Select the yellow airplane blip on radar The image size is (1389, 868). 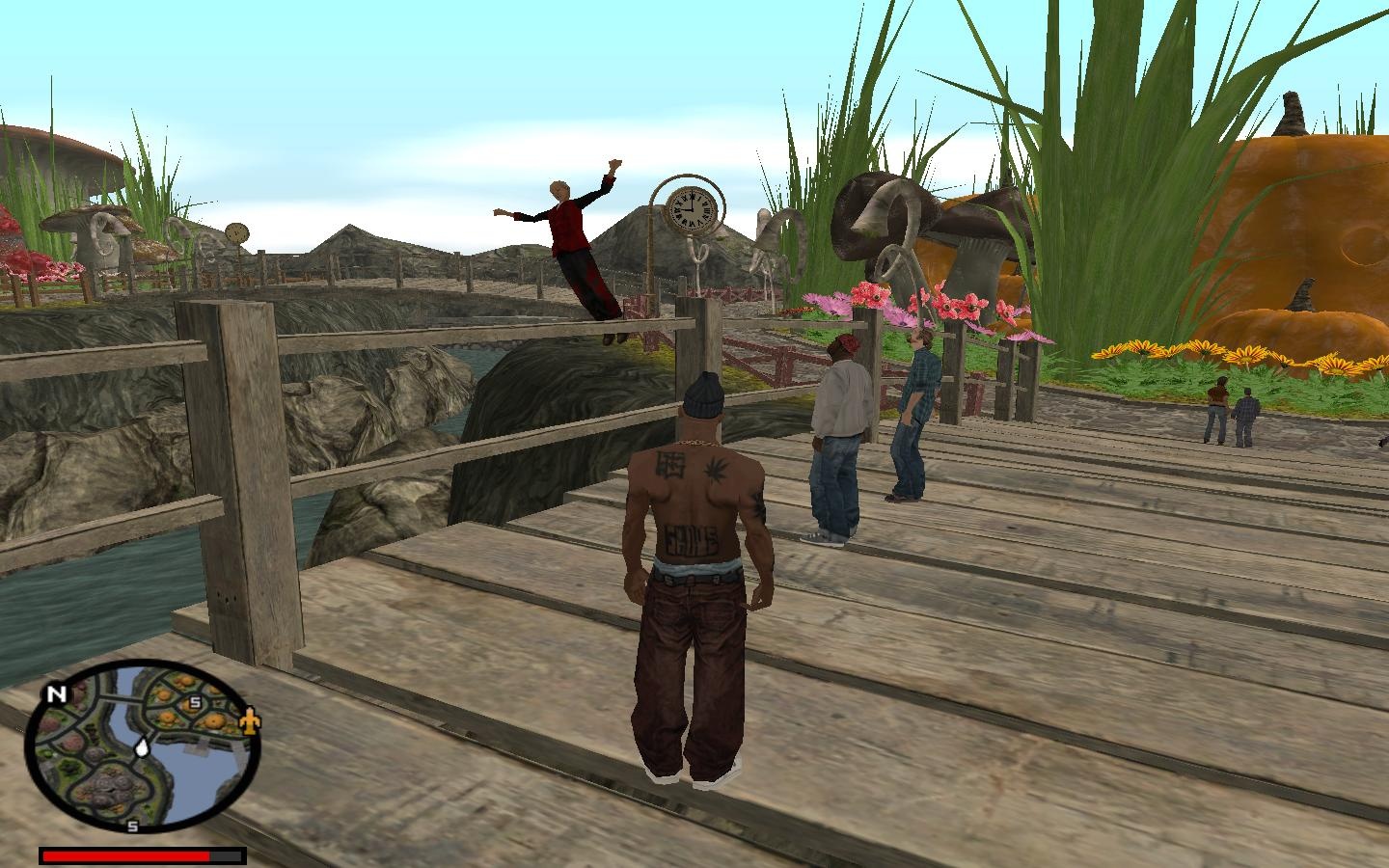(x=250, y=720)
